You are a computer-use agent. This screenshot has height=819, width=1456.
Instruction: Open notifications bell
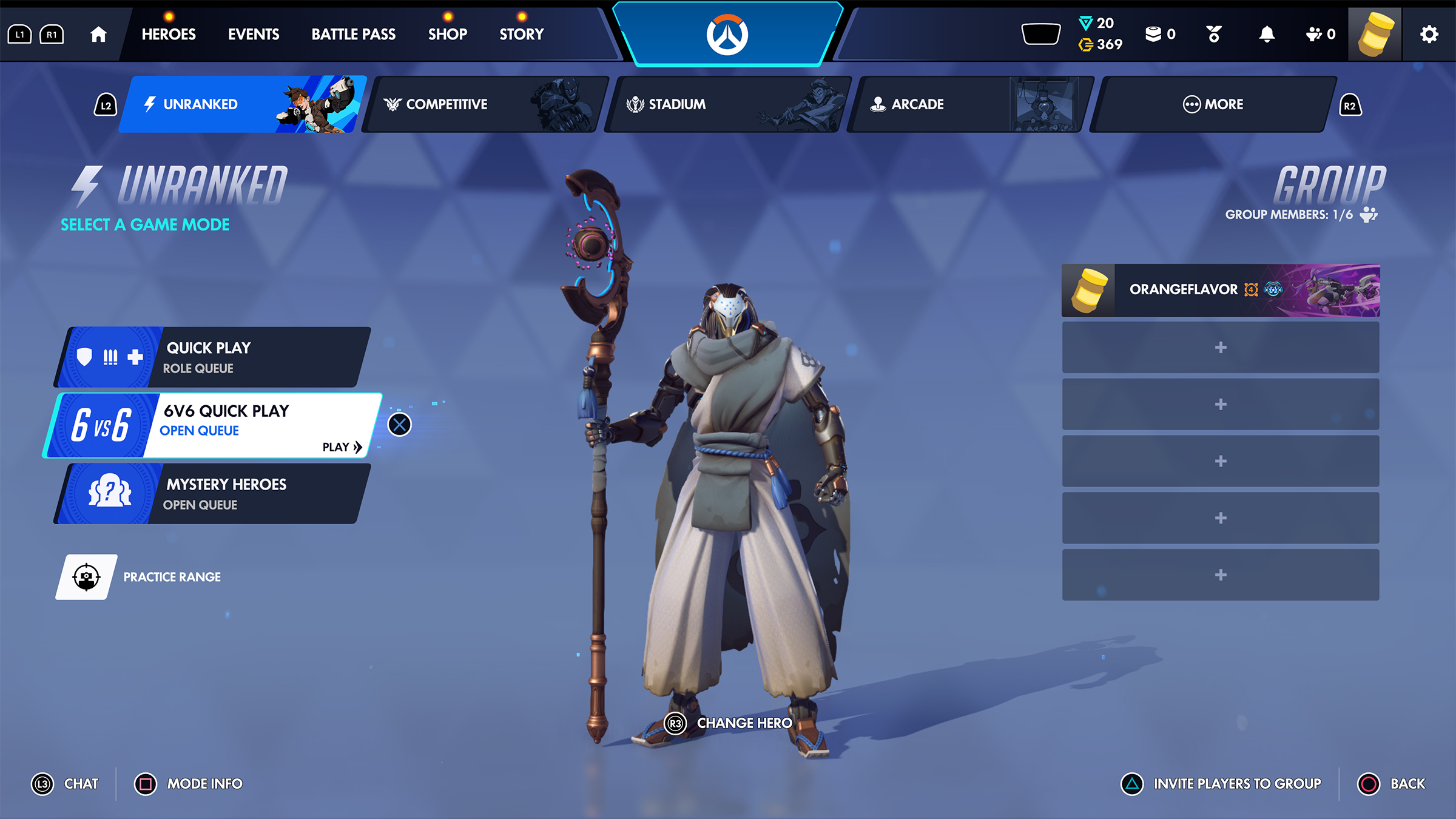tap(1267, 35)
